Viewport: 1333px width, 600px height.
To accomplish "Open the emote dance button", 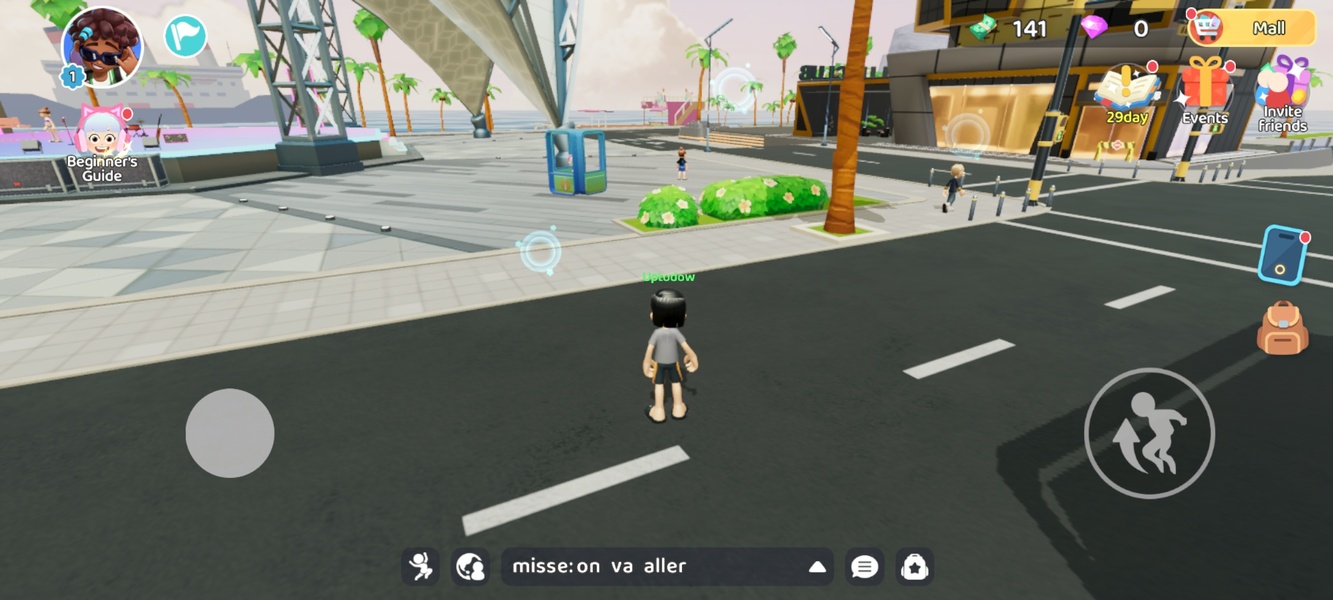I will [x=421, y=567].
